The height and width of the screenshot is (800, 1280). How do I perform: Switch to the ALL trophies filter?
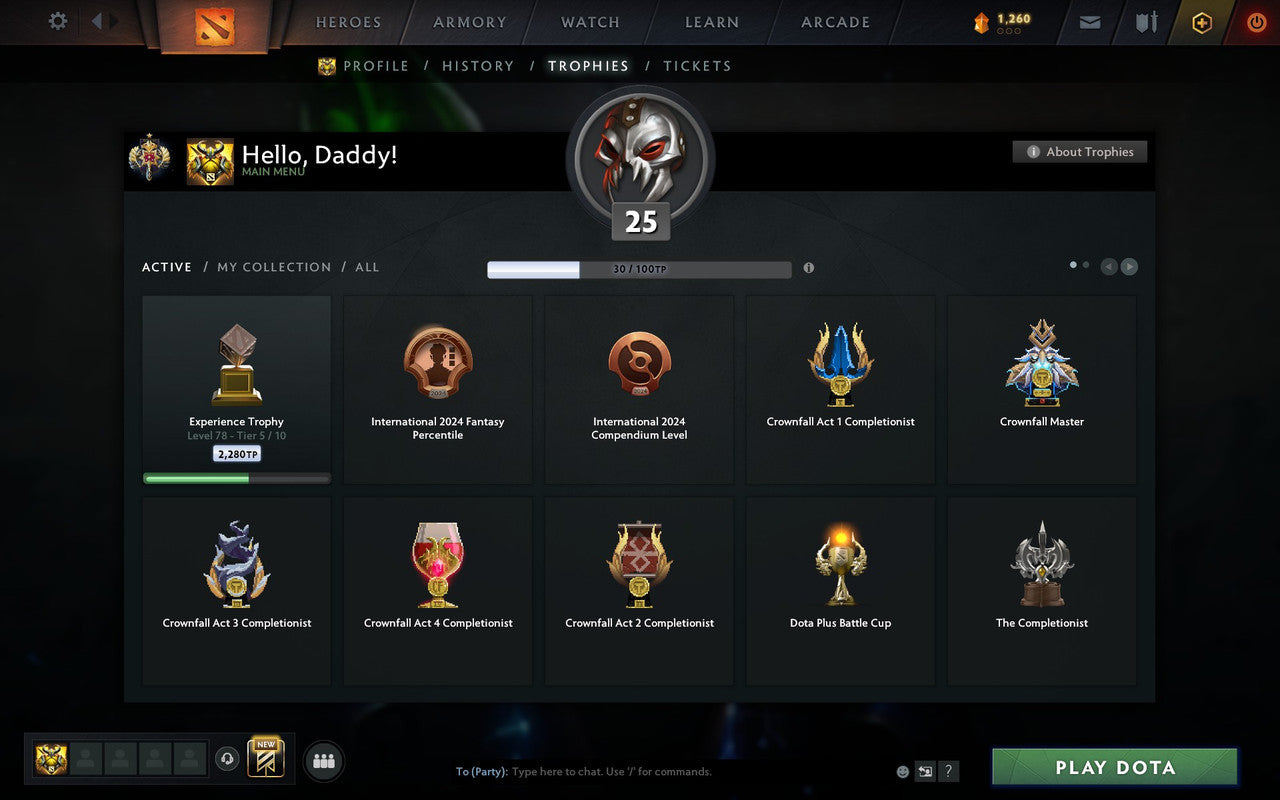pyautogui.click(x=367, y=267)
